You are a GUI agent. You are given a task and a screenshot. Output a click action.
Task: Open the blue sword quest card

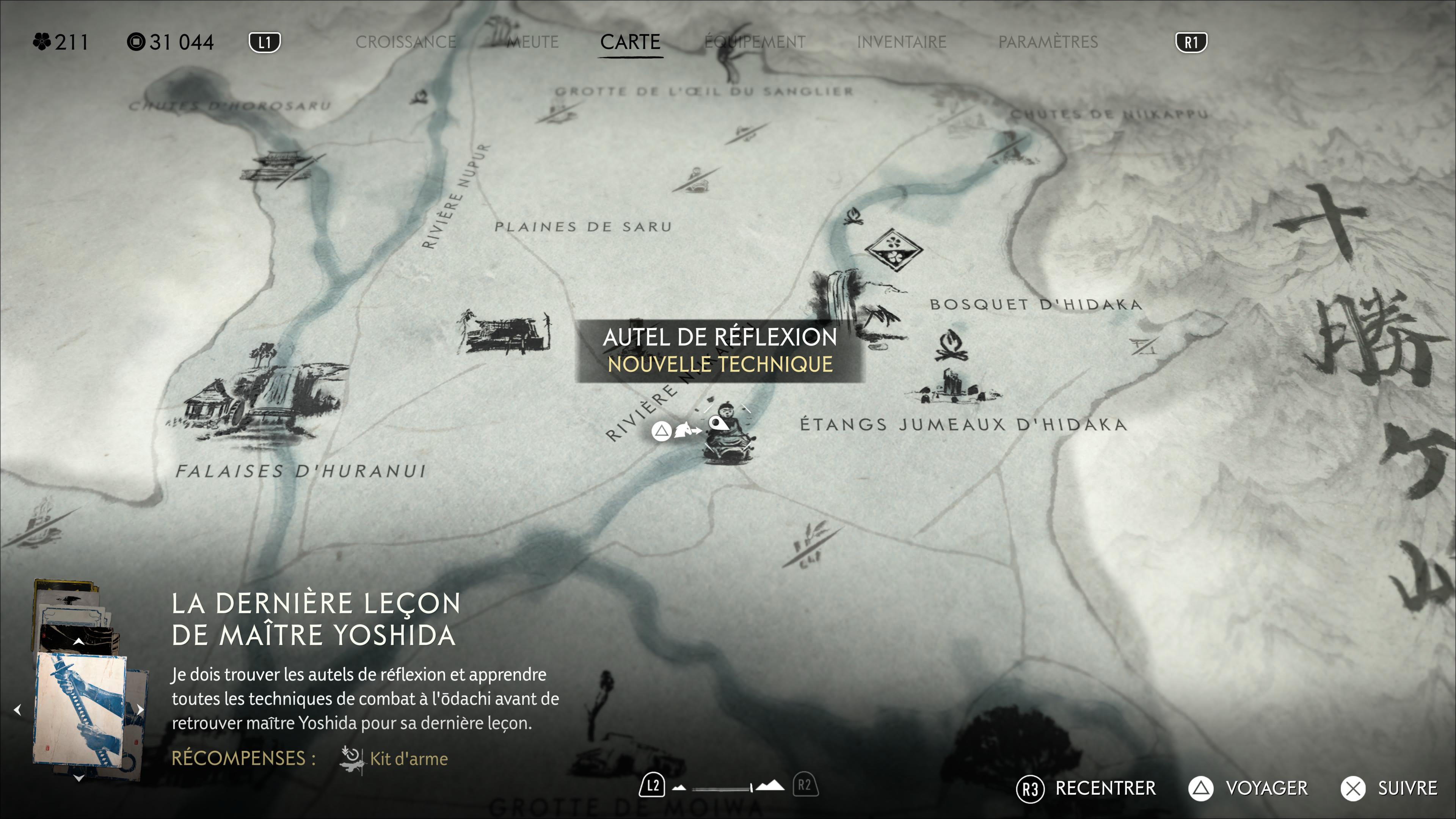coord(80,710)
